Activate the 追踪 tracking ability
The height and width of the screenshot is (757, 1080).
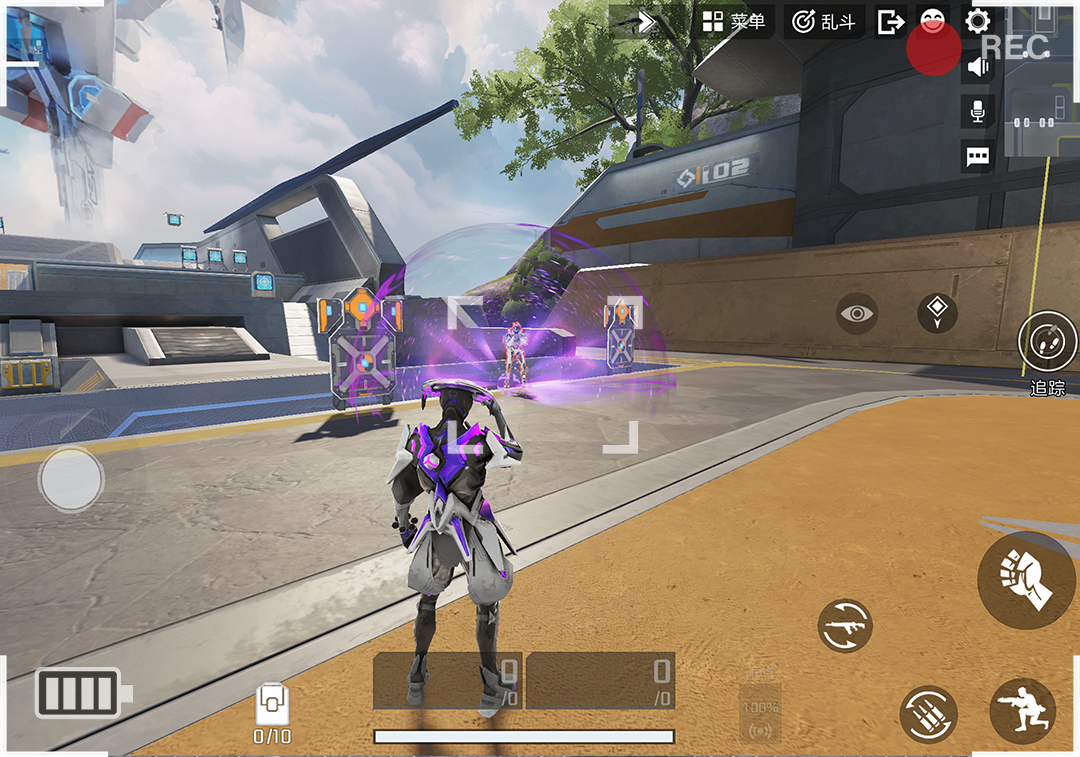click(x=1047, y=343)
